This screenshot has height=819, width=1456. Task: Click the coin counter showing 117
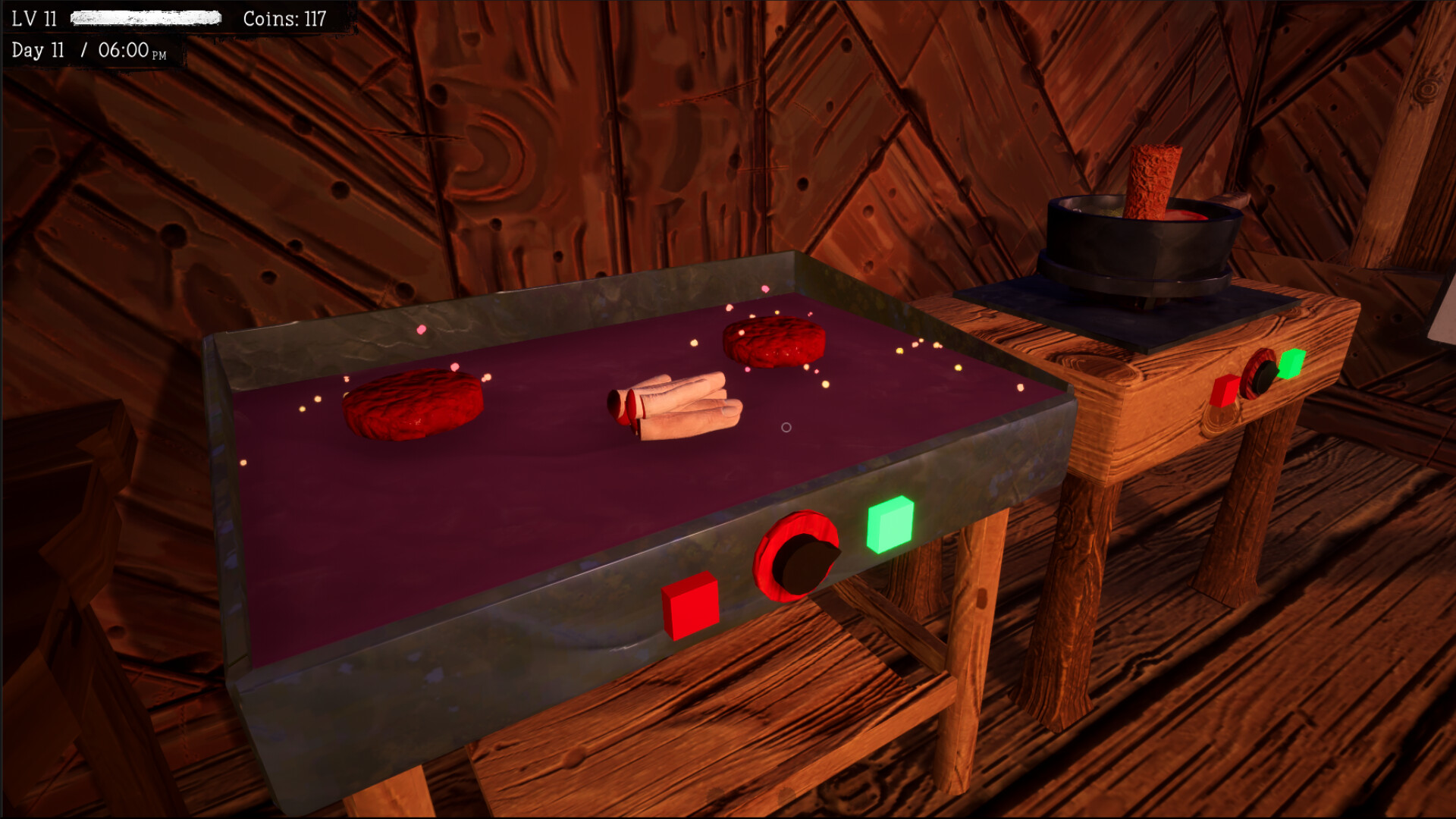tap(284, 20)
